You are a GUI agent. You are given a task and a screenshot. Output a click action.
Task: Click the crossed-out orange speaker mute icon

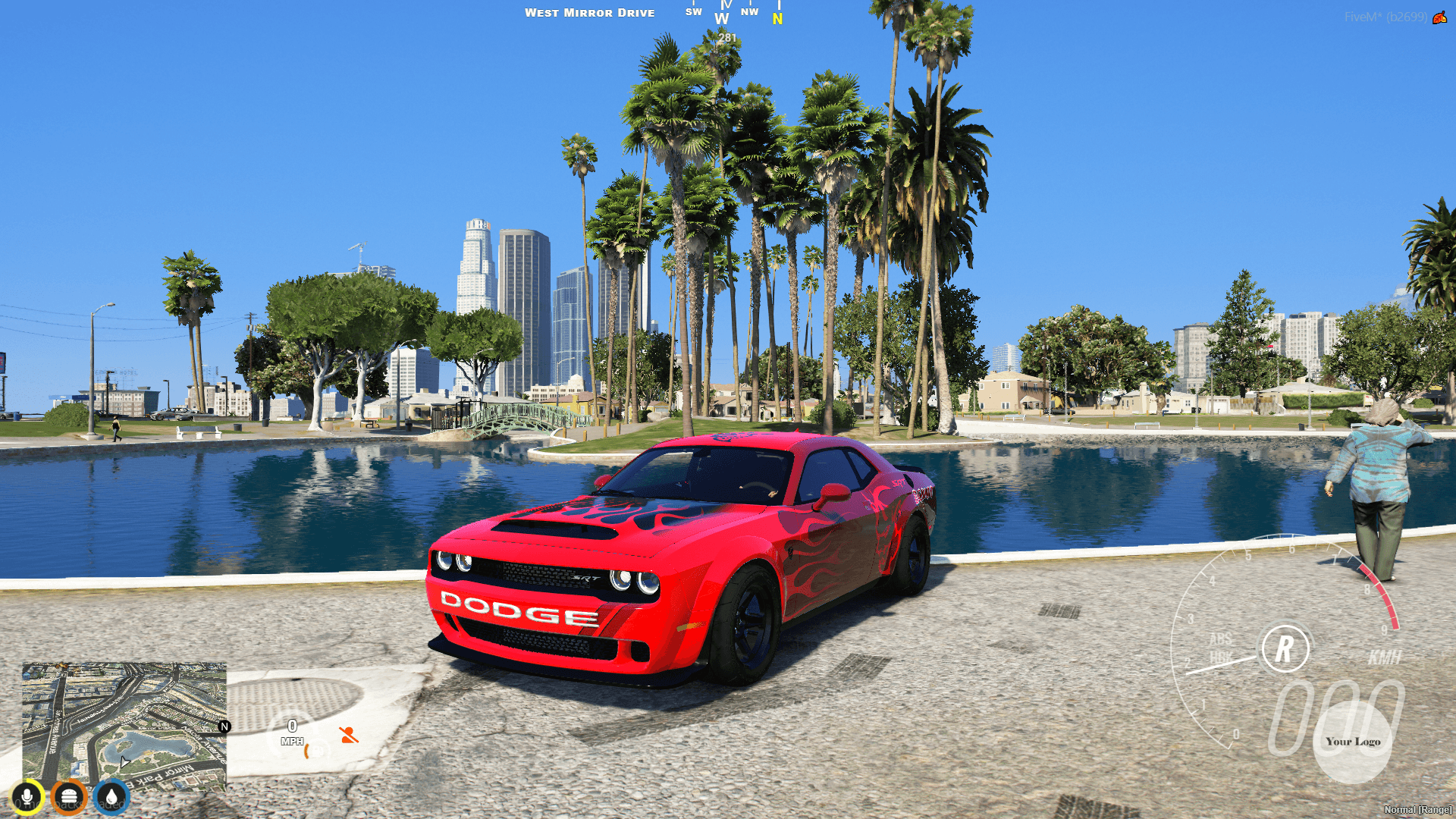[348, 735]
